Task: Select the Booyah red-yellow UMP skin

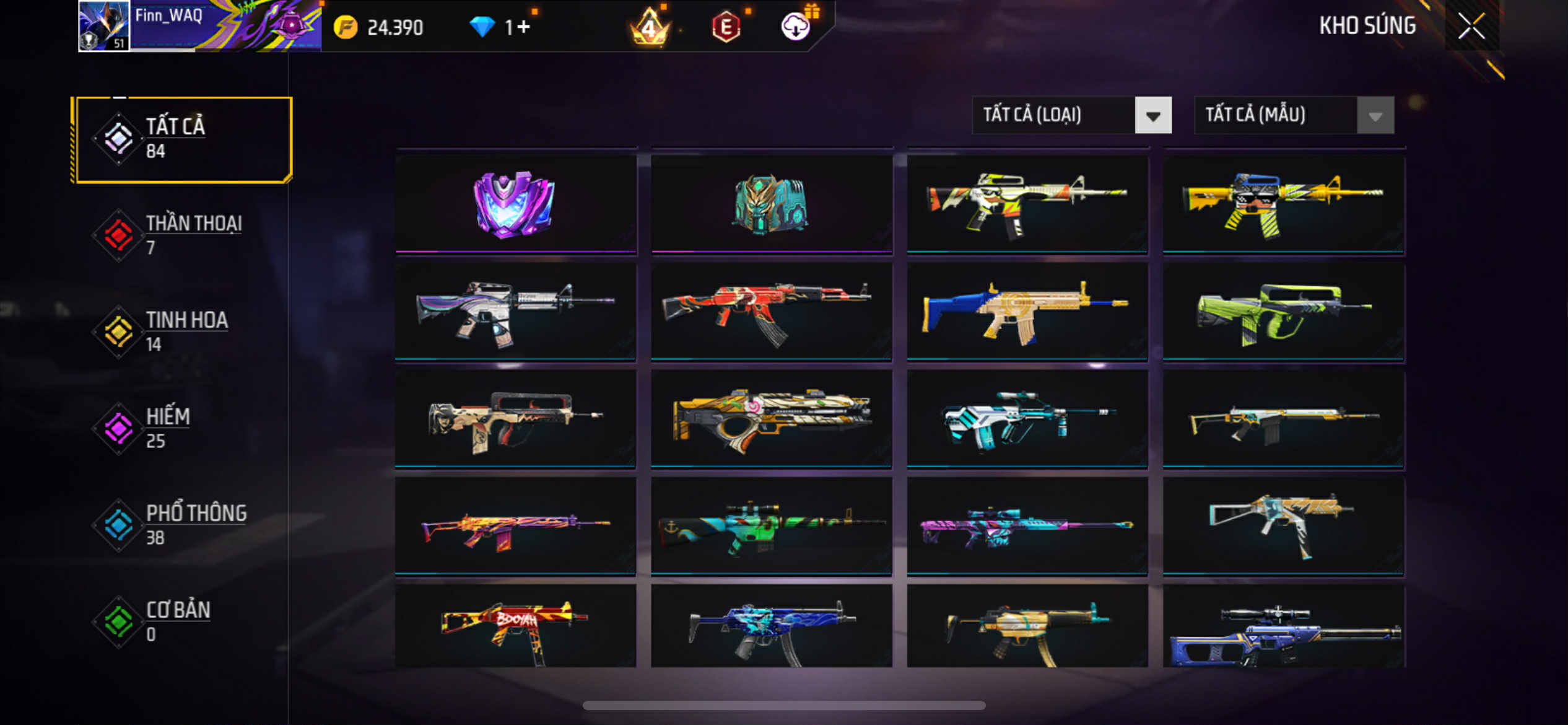Action: (x=515, y=627)
